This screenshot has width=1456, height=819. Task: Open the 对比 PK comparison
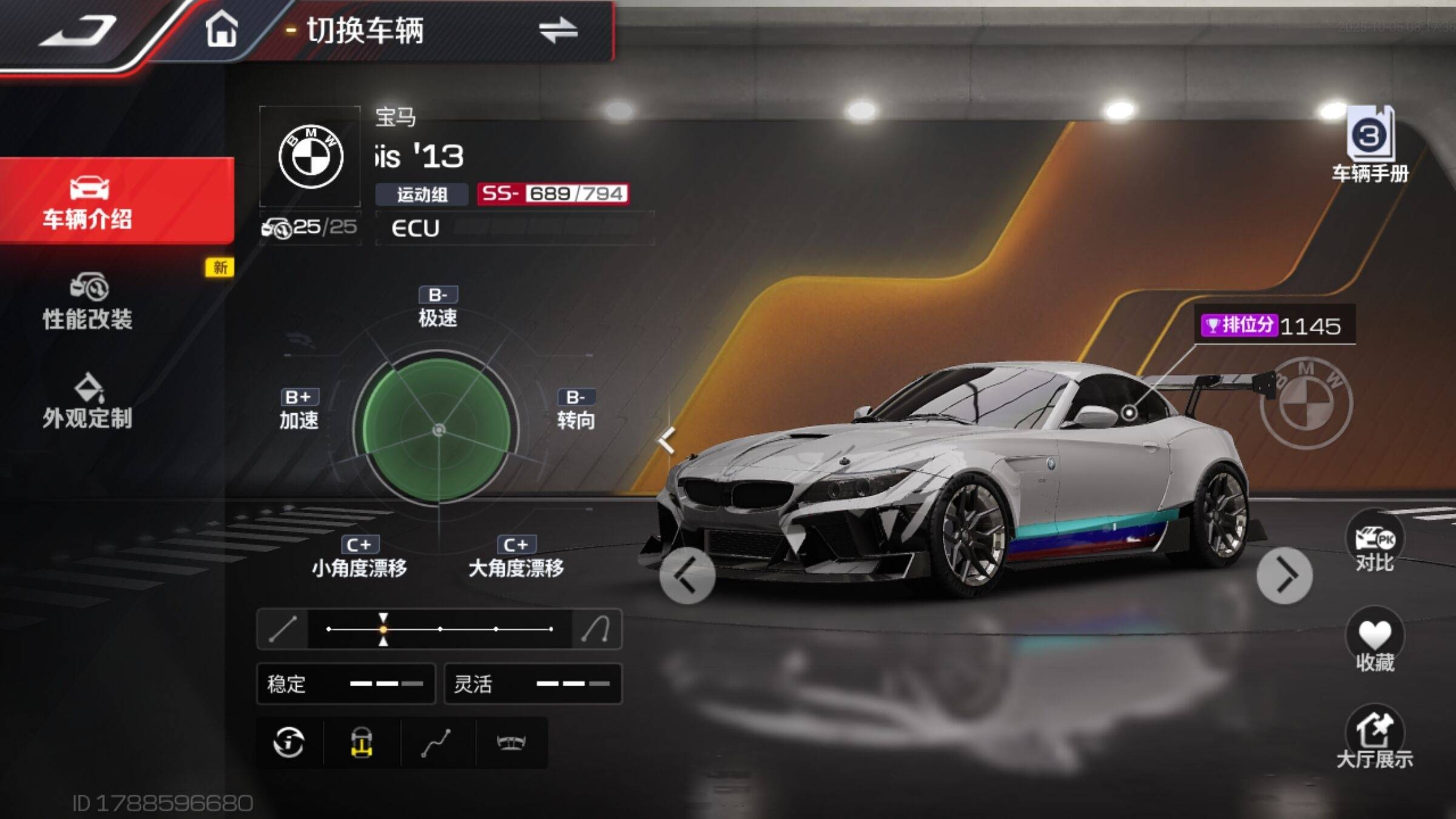1374,543
